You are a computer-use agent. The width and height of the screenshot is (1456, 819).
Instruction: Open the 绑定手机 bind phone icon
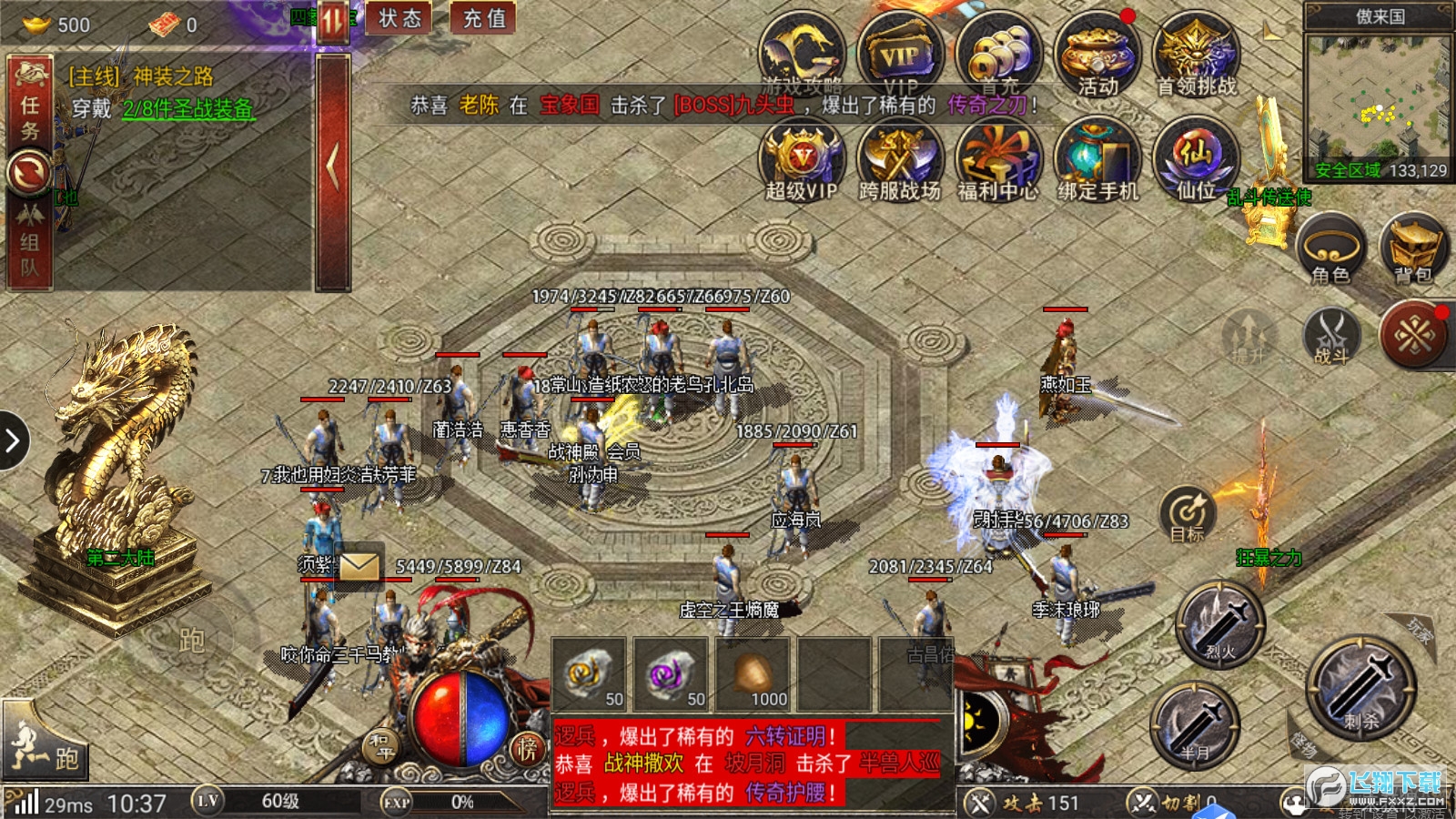coord(1097,159)
